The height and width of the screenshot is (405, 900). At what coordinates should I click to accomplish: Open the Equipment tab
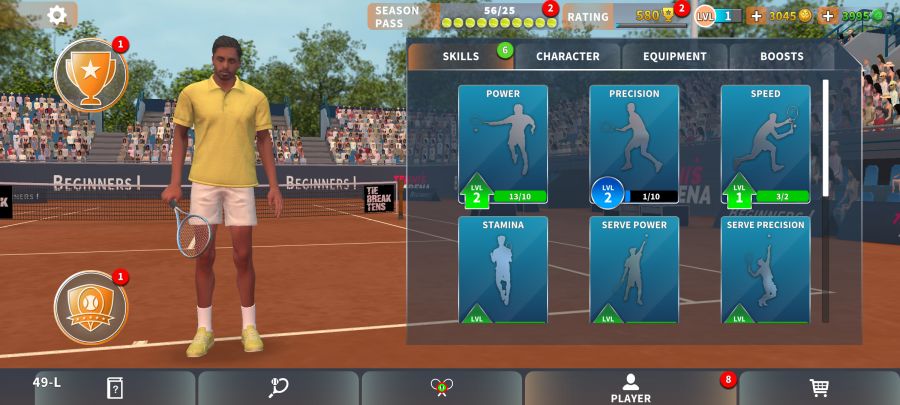tap(675, 57)
